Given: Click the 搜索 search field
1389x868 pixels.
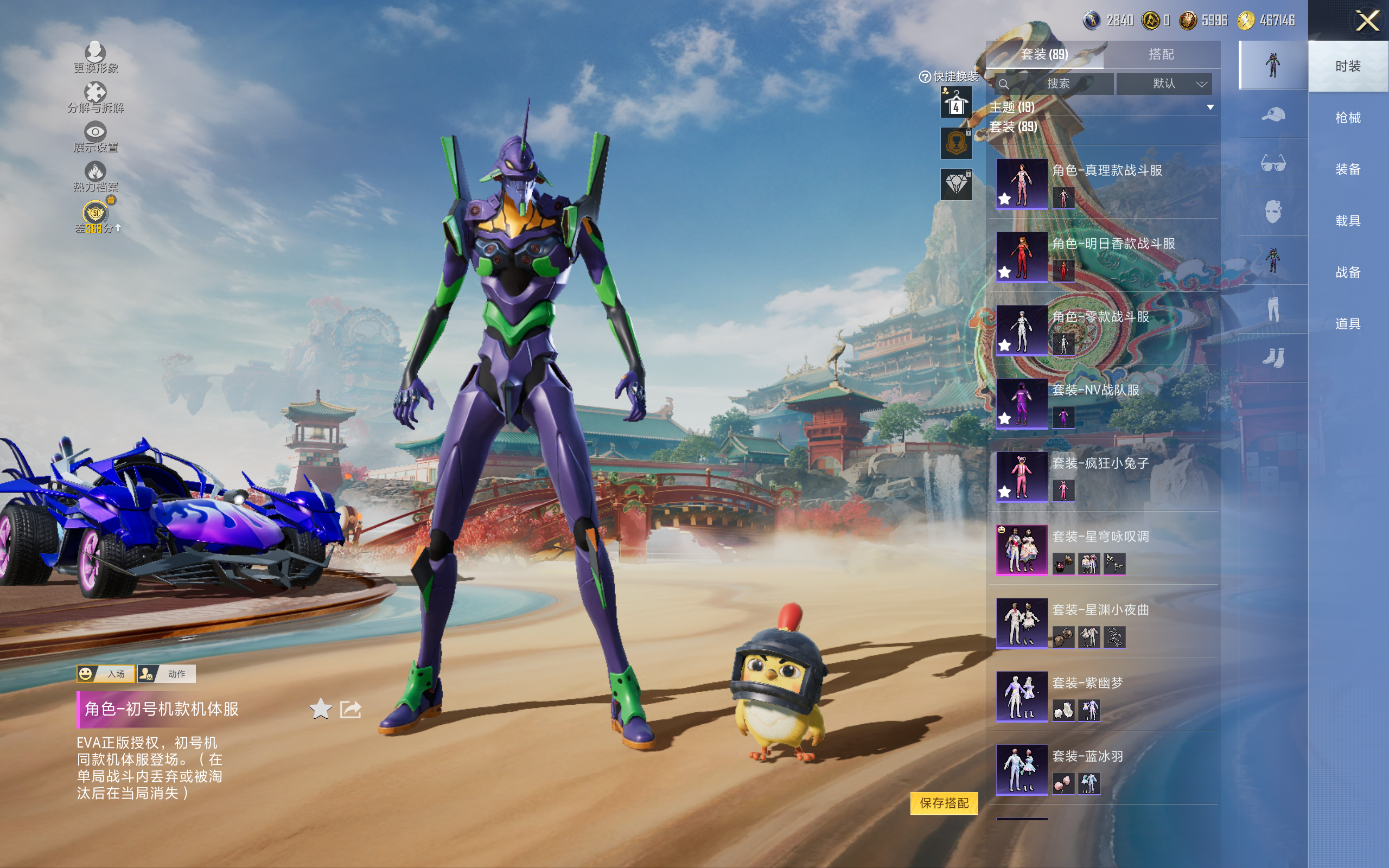Looking at the screenshot, I should [x=1055, y=84].
